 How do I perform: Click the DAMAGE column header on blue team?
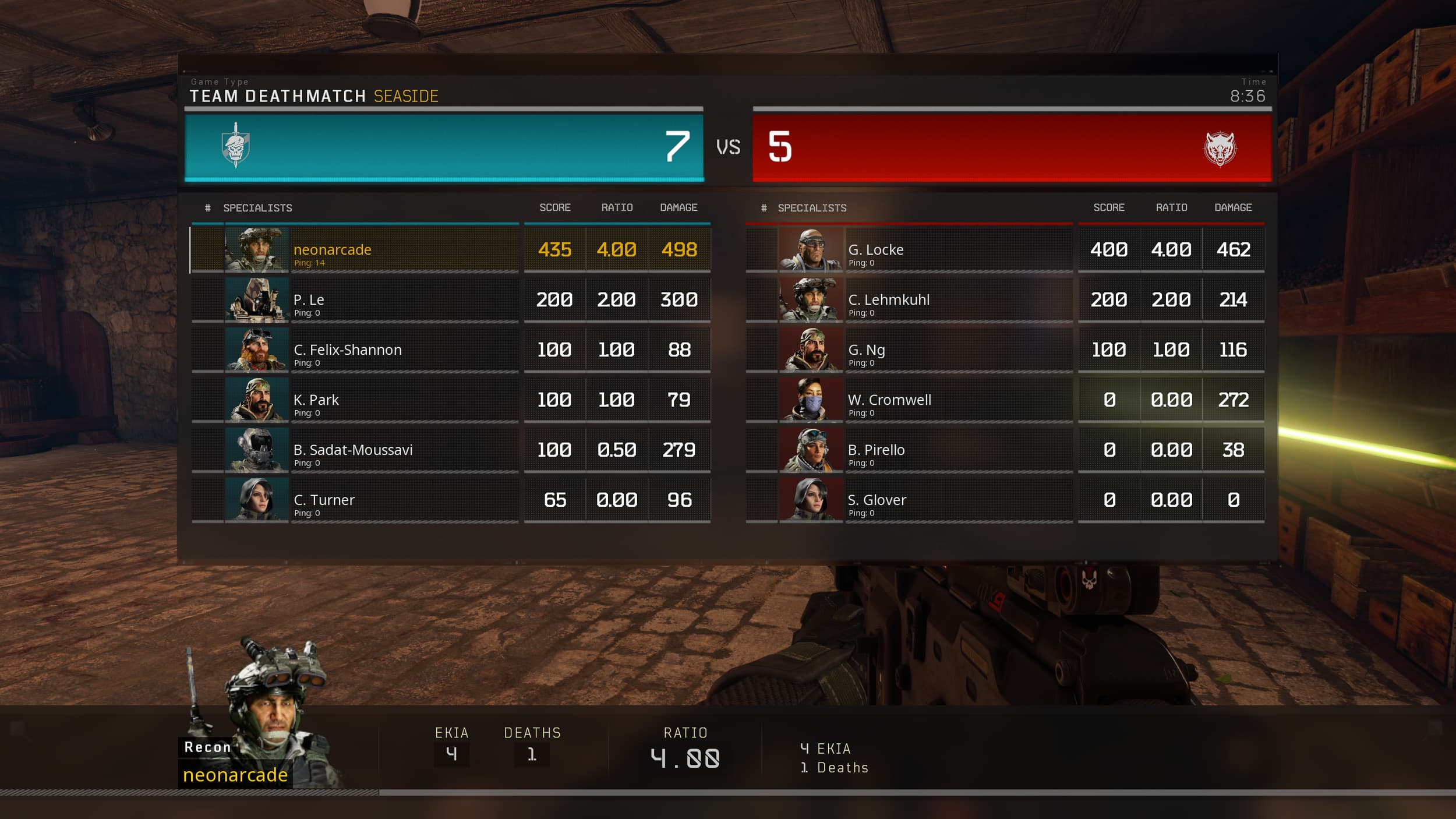(678, 207)
